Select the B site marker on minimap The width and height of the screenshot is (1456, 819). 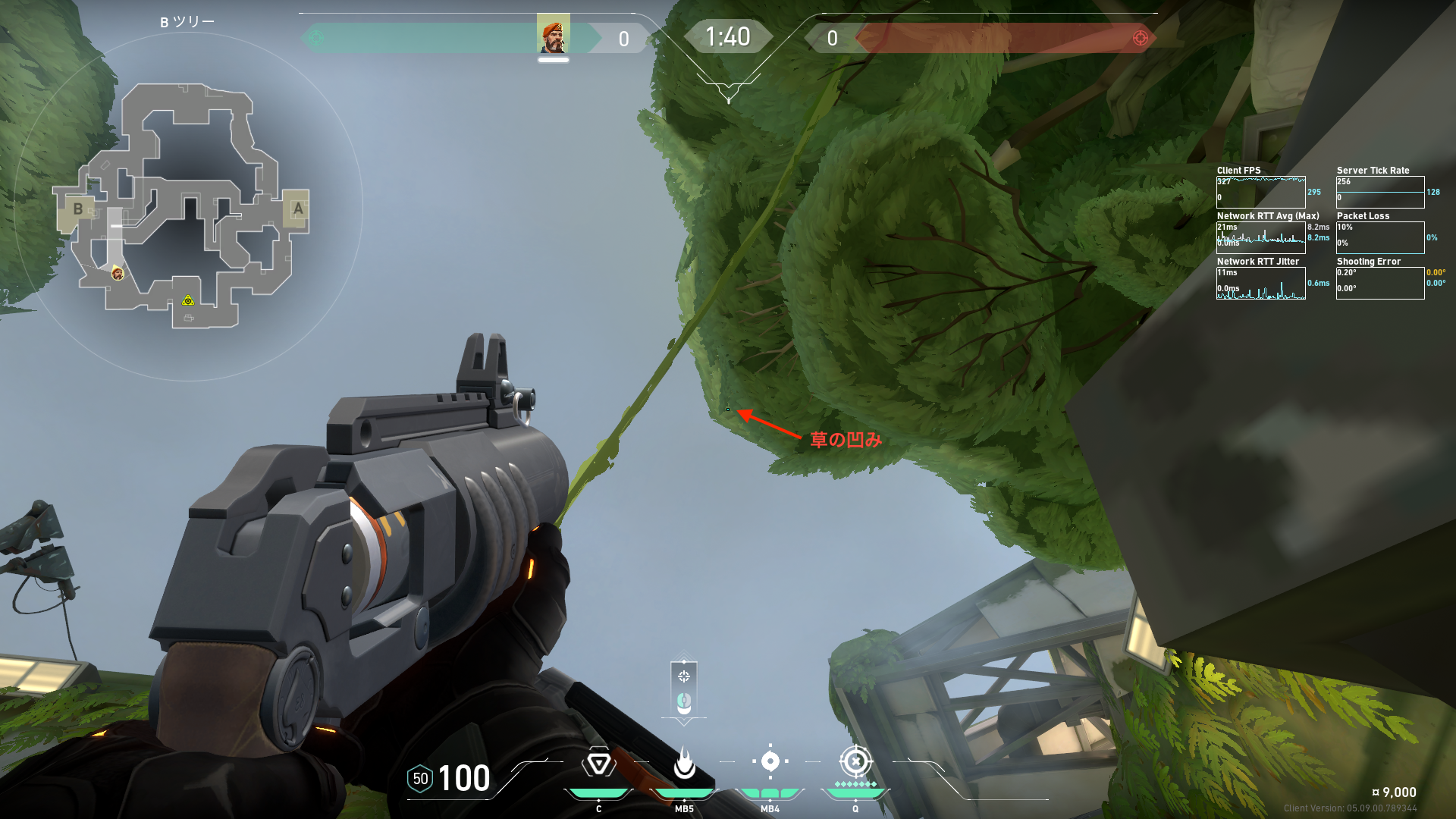(77, 209)
